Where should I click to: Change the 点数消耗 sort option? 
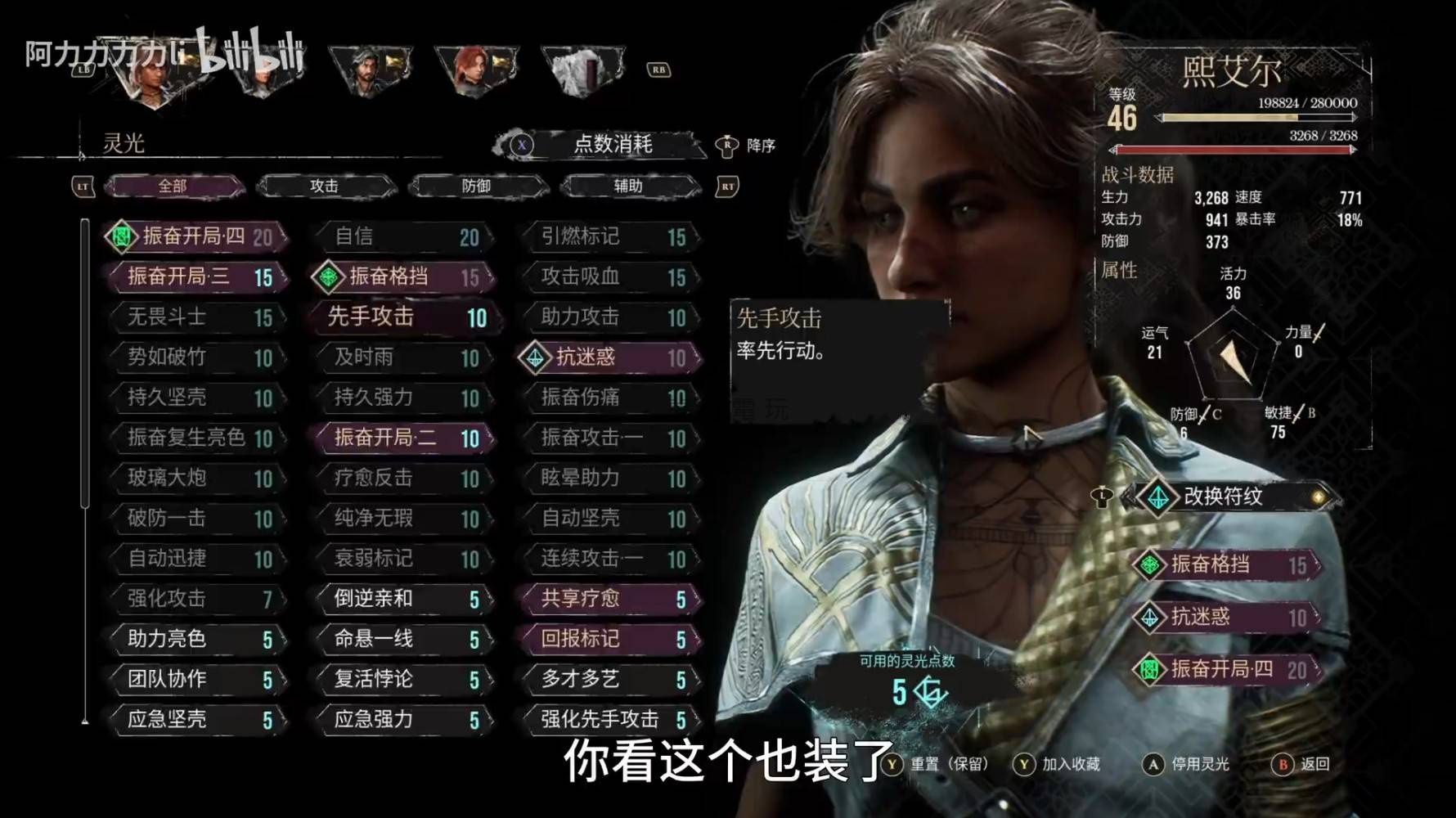pyautogui.click(x=612, y=145)
